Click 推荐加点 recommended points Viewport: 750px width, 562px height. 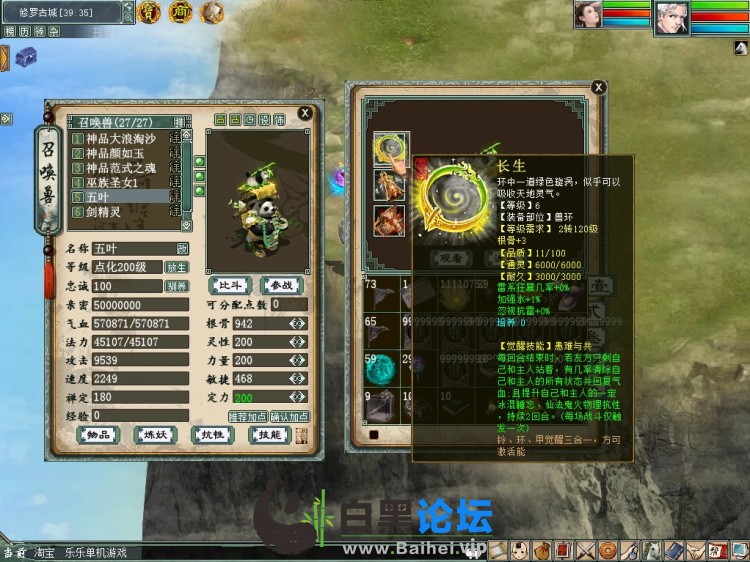[247, 416]
